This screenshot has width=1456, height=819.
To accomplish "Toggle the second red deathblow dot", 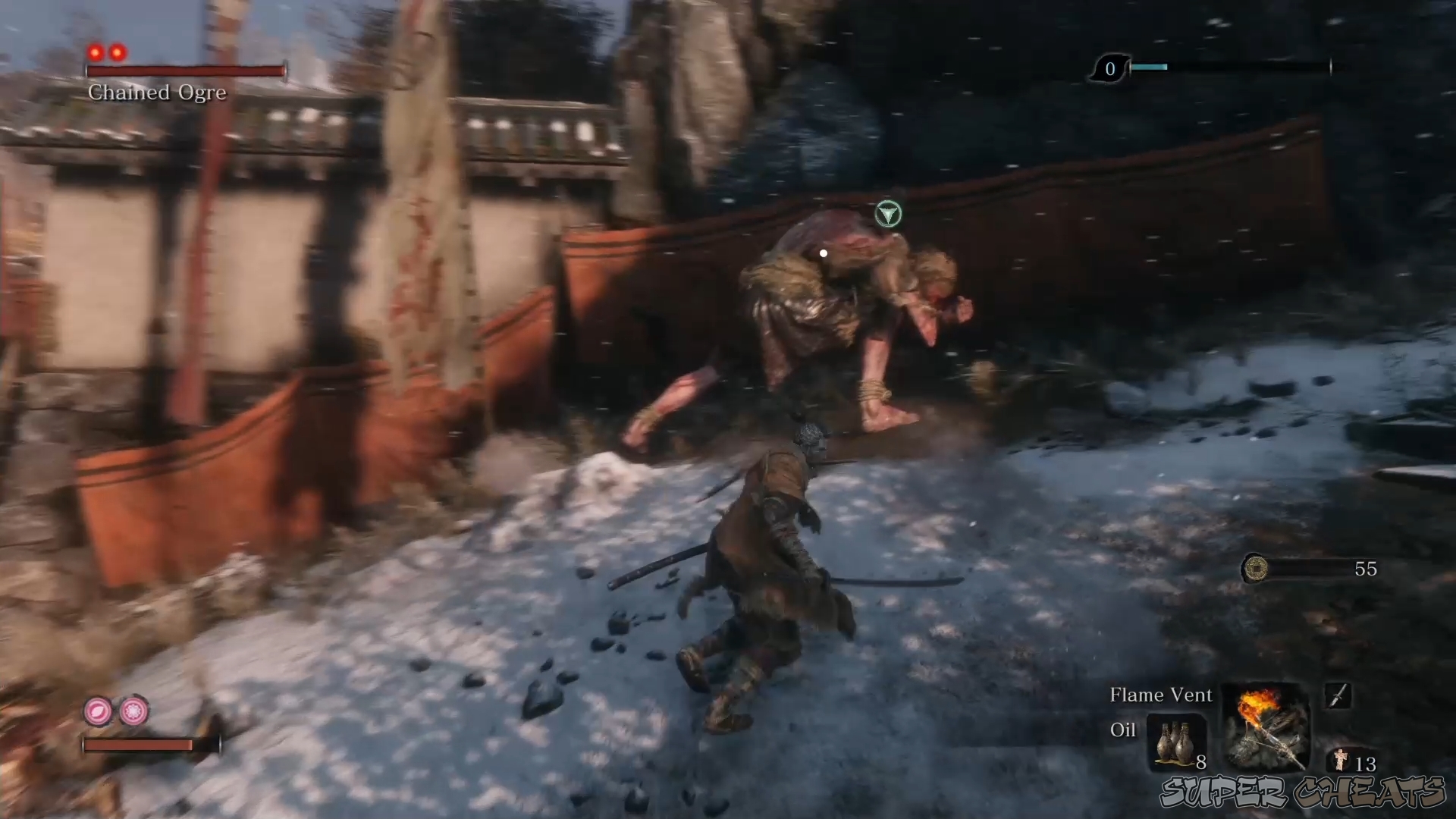I will pyautogui.click(x=118, y=52).
